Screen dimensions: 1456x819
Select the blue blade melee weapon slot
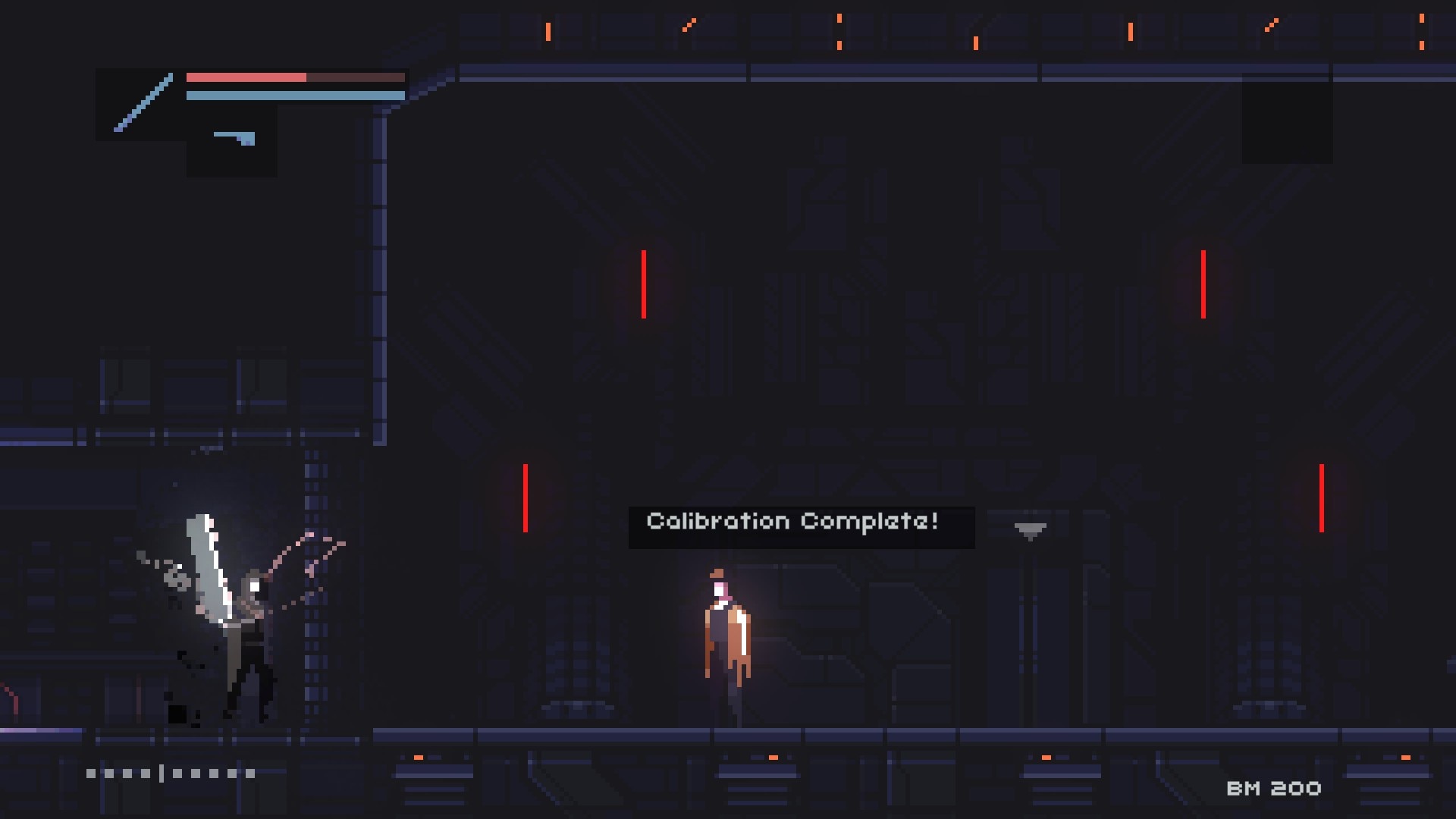[142, 104]
